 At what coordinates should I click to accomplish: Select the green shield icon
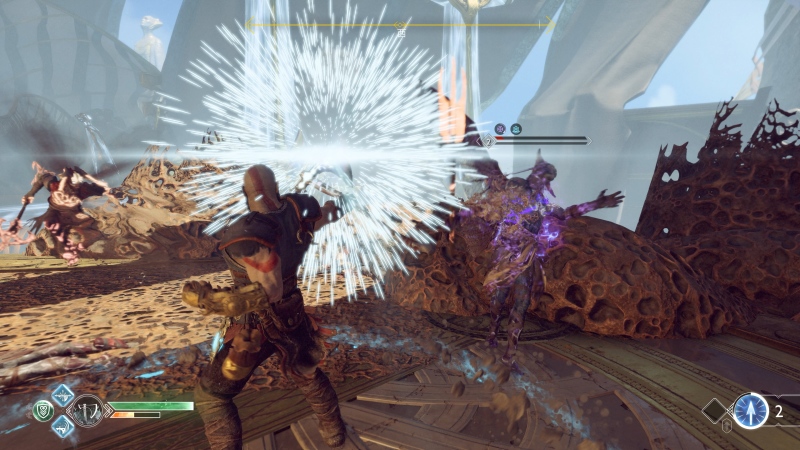[x=41, y=409]
